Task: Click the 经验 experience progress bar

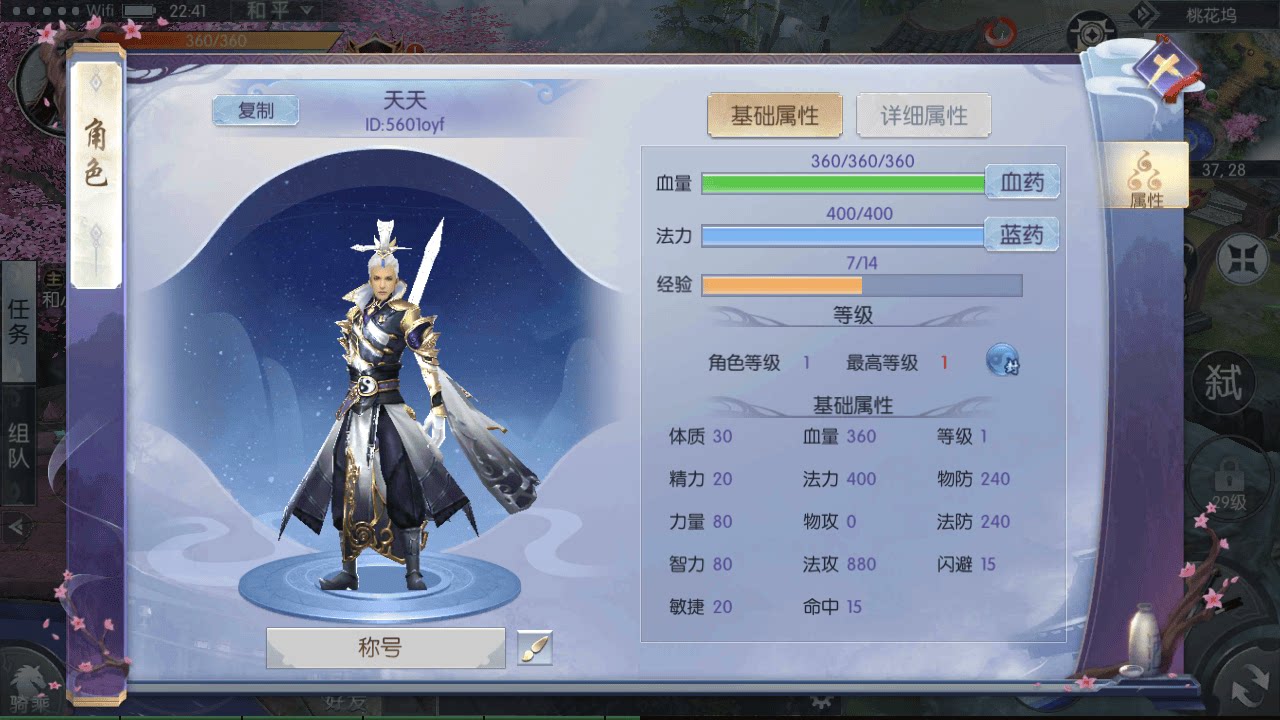Action: coord(860,284)
